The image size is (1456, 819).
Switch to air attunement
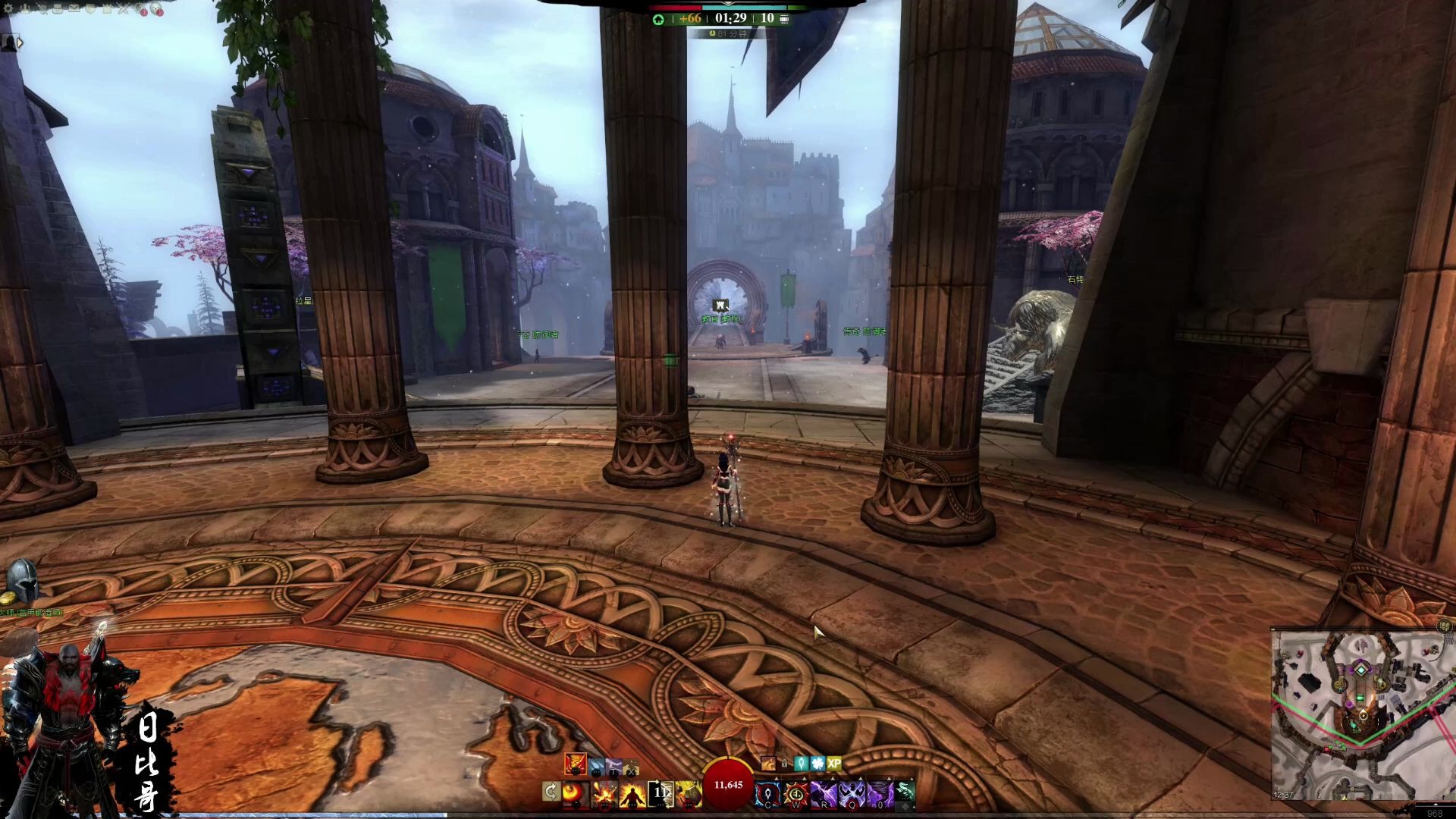[613, 767]
